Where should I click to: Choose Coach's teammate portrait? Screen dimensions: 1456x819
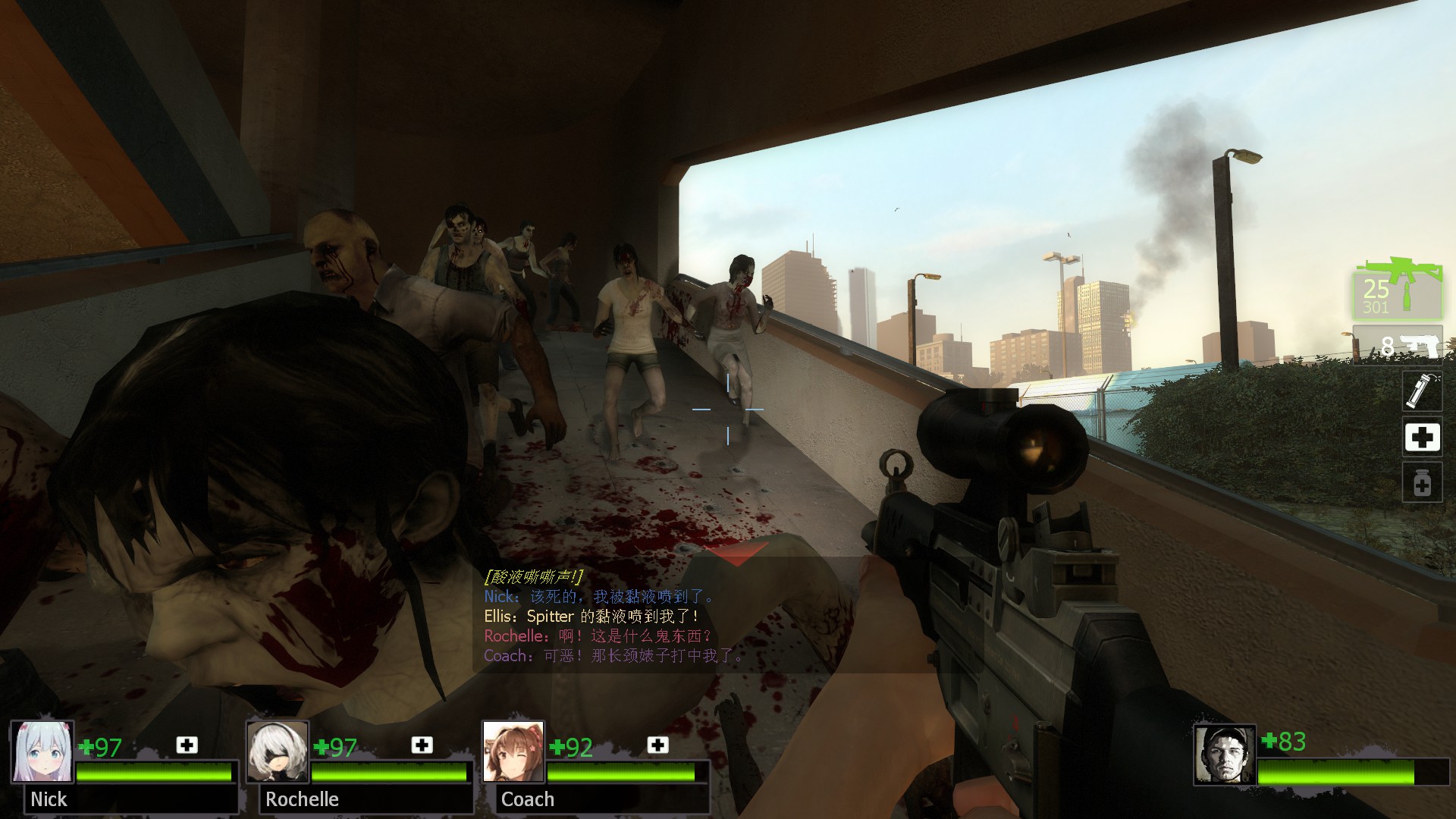pyautogui.click(x=513, y=752)
